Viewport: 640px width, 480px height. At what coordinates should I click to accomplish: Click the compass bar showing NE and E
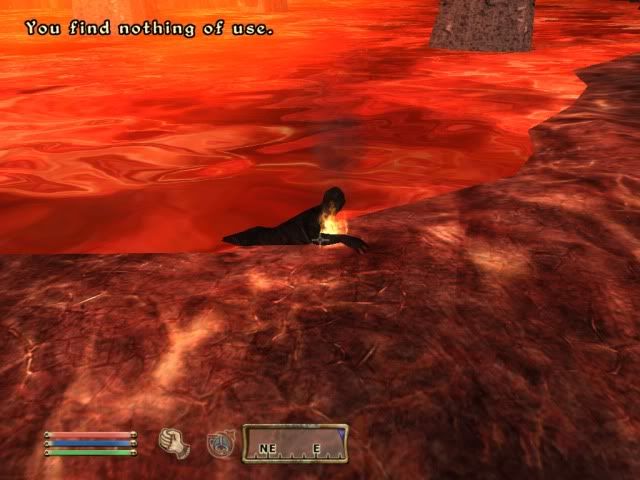(x=296, y=444)
